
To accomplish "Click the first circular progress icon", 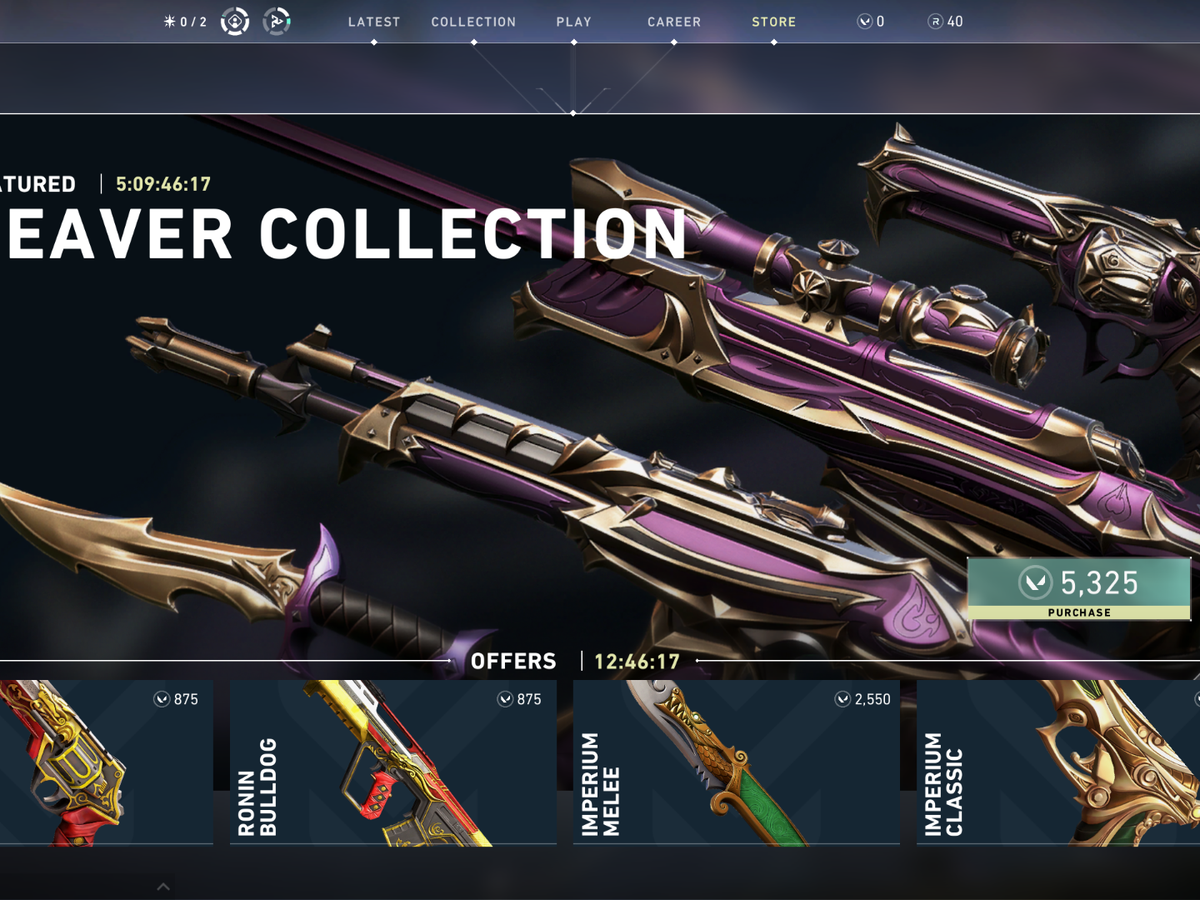I will pos(235,21).
